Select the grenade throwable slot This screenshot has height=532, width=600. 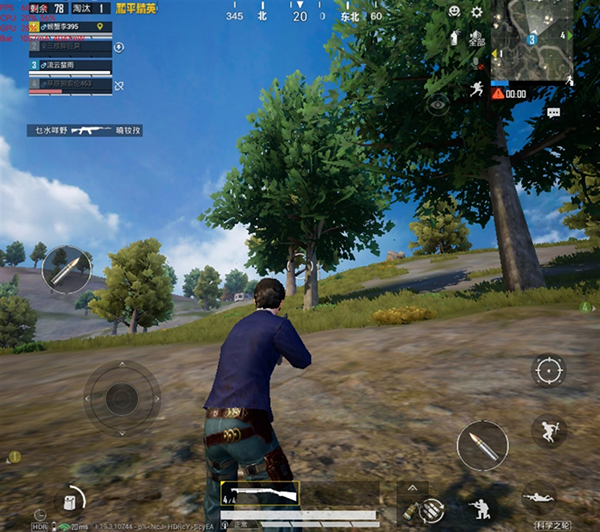coord(408,509)
